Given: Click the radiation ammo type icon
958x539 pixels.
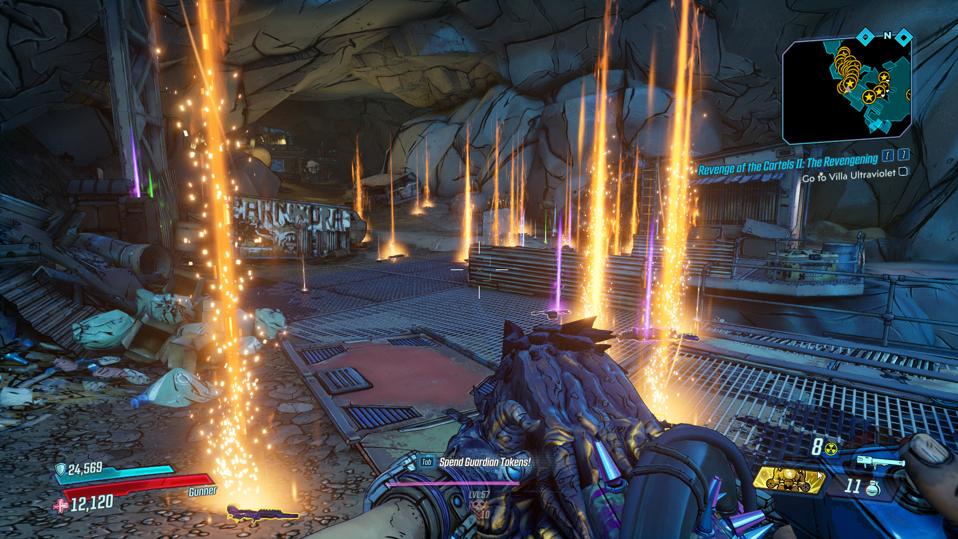Looking at the screenshot, I should point(831,449).
